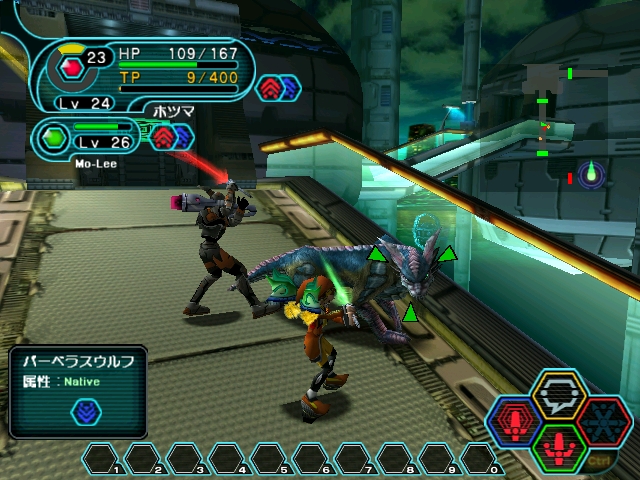The width and height of the screenshot is (640, 480).
Task: Select hotbar hexagon slot number 5
Action: (x=271, y=459)
